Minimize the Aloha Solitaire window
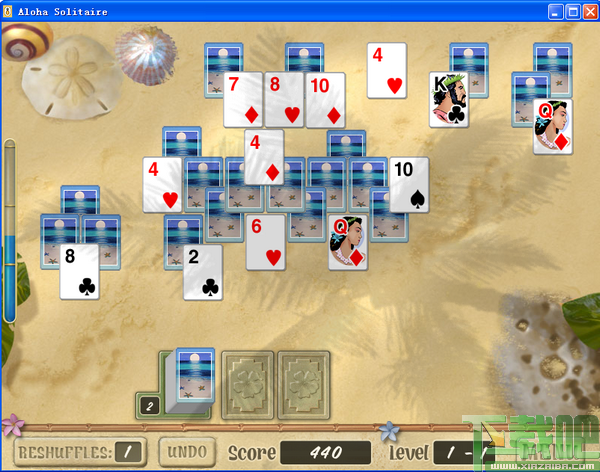 pyautogui.click(x=557, y=12)
